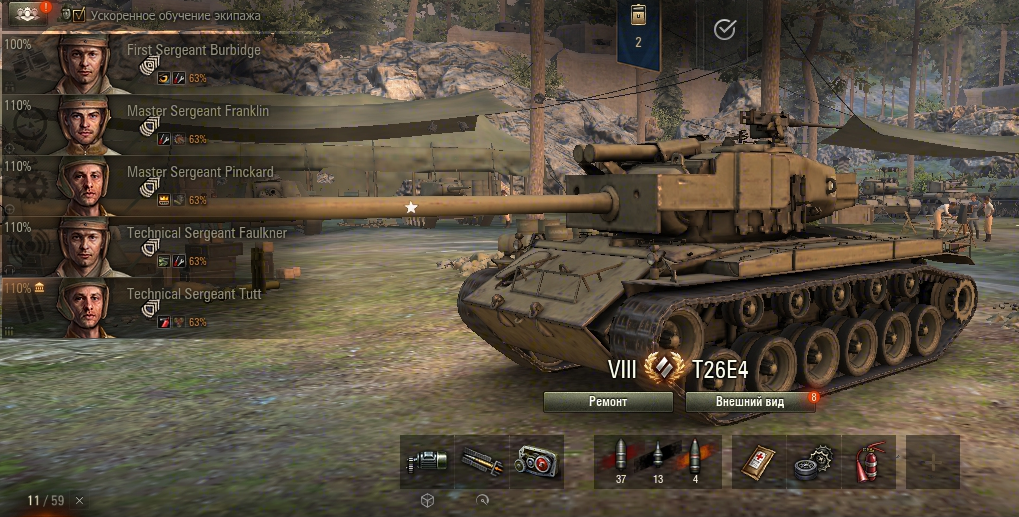The image size is (1019, 517).
Task: Click crew member Technical Sergeant Tutt
Action: pos(150,307)
